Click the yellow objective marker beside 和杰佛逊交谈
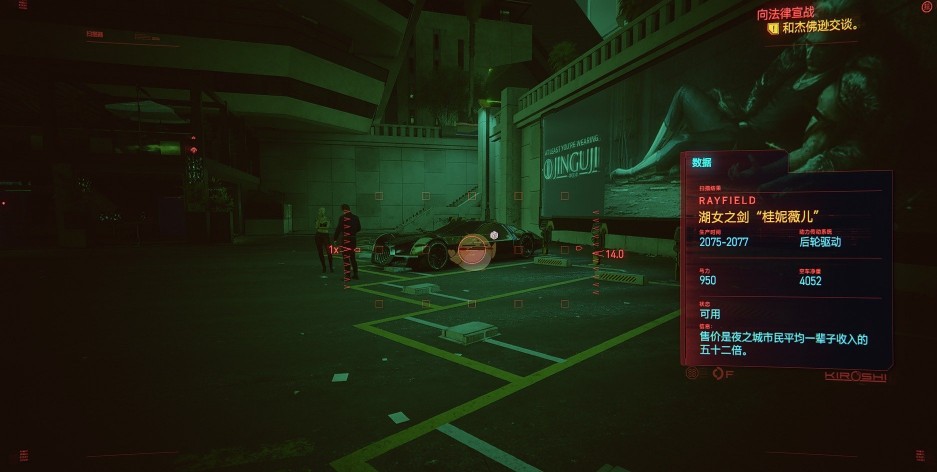 click(x=772, y=28)
